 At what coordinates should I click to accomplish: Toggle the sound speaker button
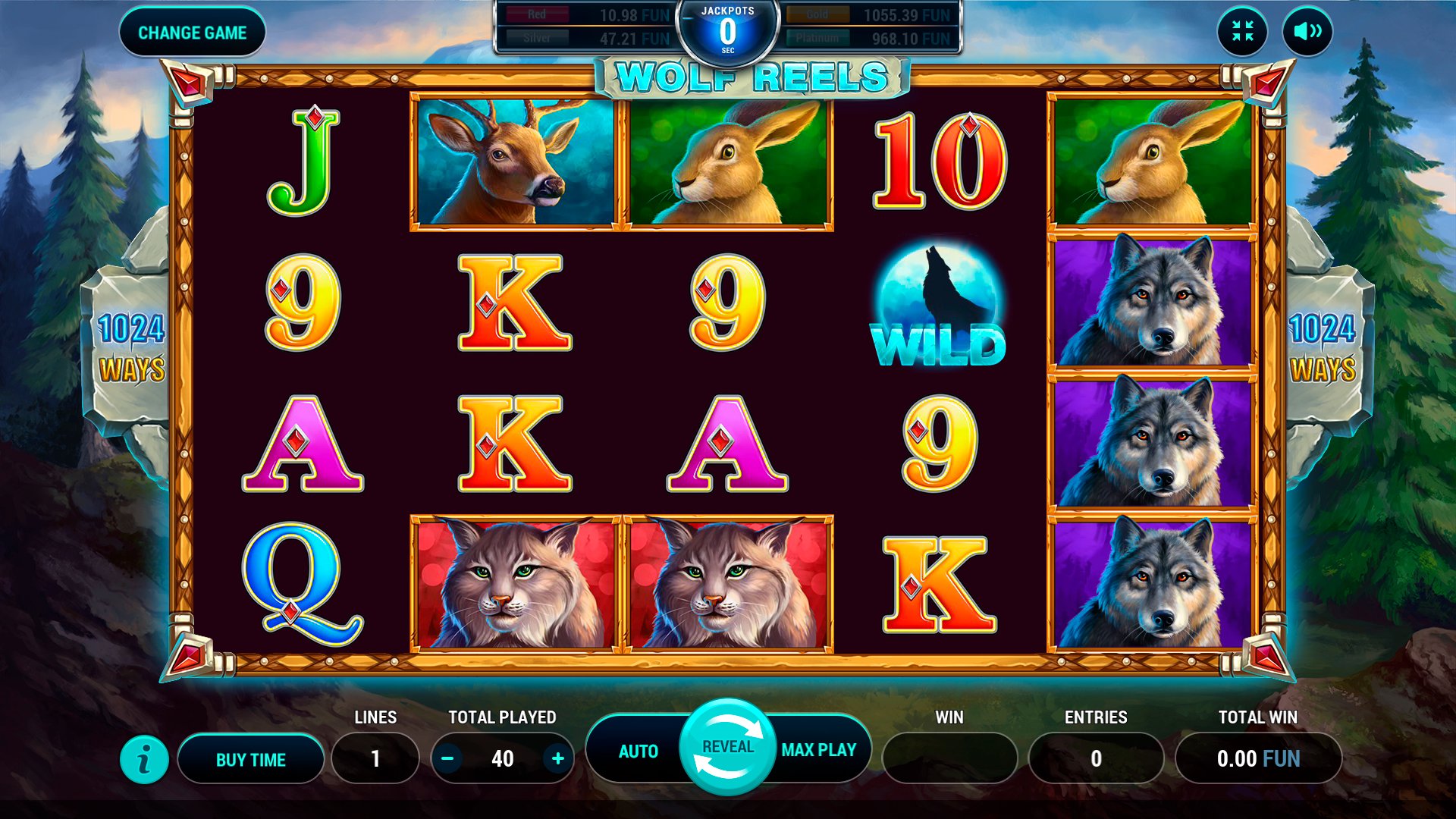1307,31
